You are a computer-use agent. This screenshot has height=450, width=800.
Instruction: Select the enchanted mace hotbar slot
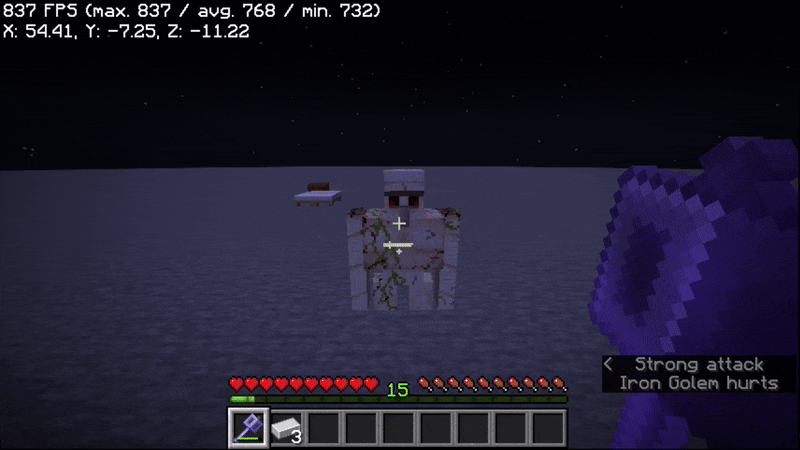(x=247, y=428)
